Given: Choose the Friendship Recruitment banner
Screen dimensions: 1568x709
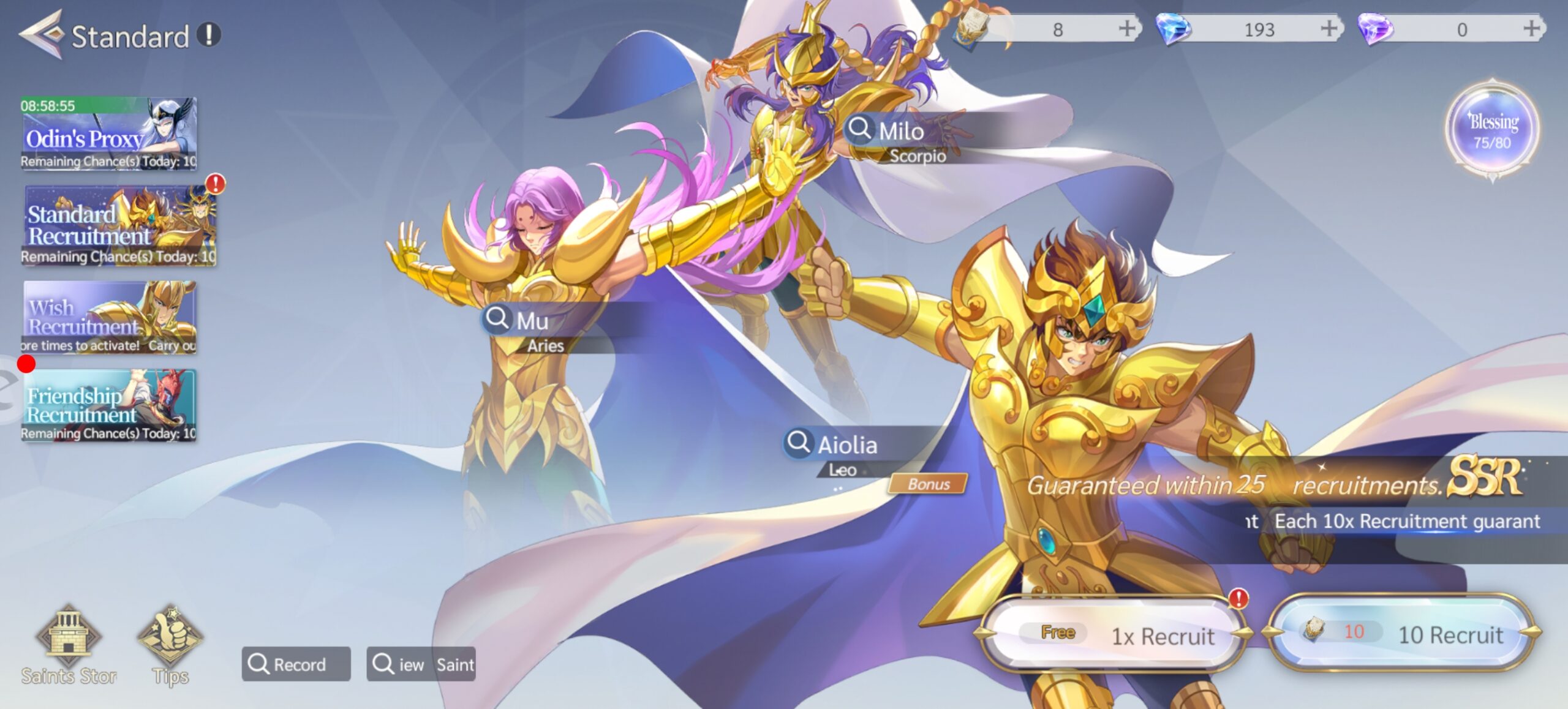Looking at the screenshot, I should pos(109,405).
